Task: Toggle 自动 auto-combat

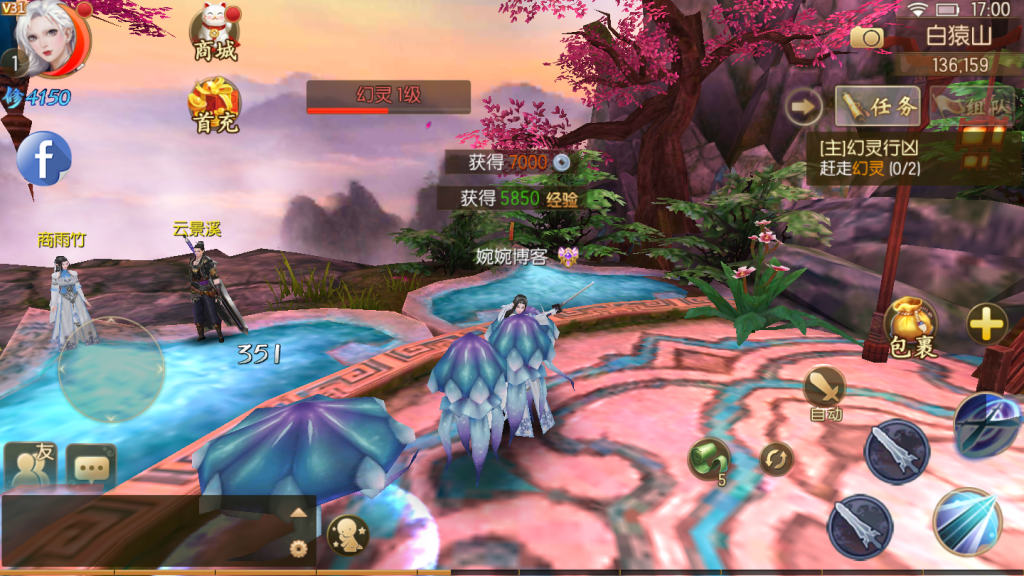Action: (825, 391)
